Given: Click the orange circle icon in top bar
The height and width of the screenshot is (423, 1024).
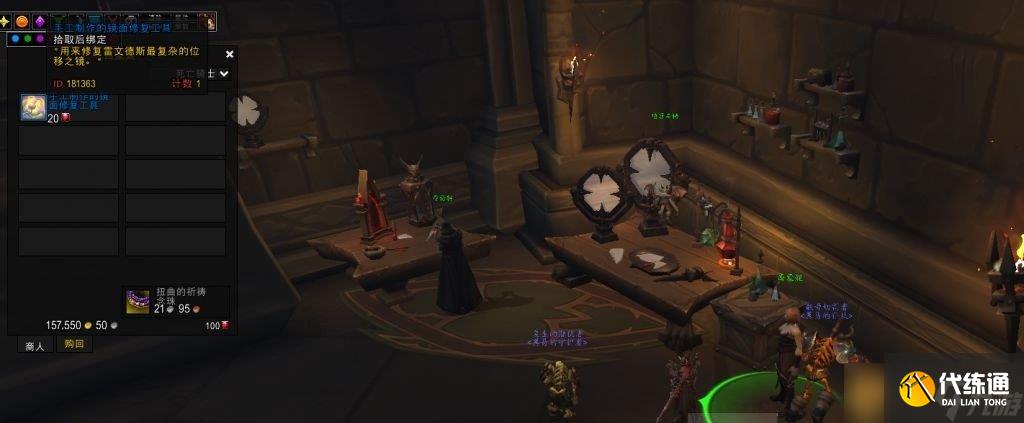Looking at the screenshot, I should point(22,21).
